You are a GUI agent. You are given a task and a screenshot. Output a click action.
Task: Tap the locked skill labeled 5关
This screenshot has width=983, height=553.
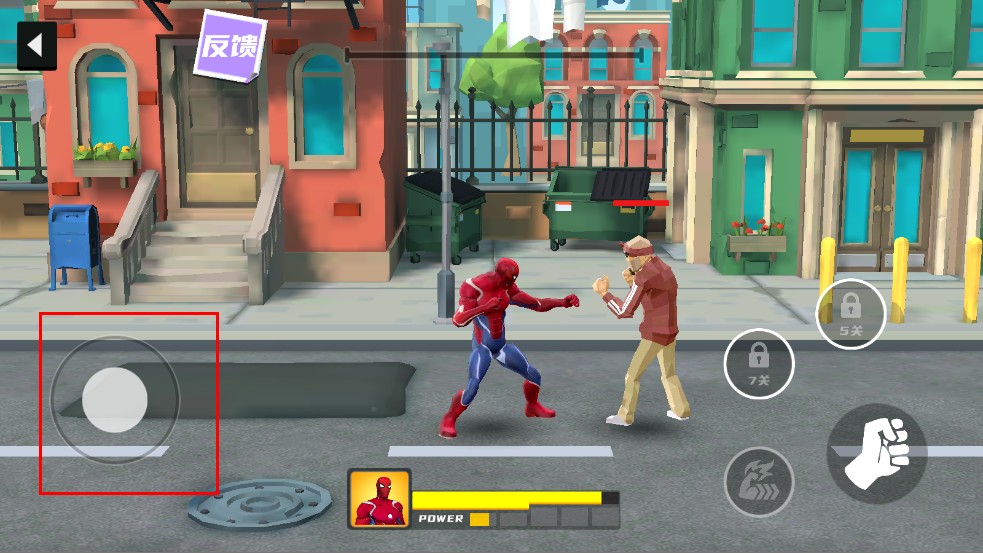(851, 313)
